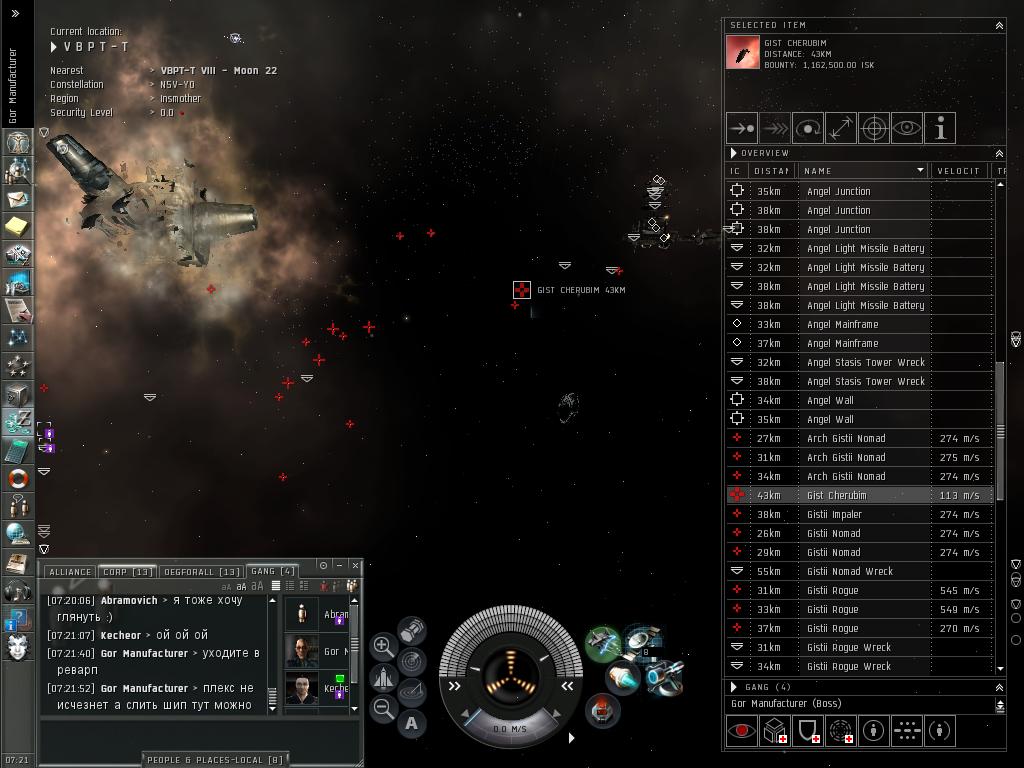The width and height of the screenshot is (1024, 768).
Task: Select the Gistii Impaler overview row
Action: point(834,514)
